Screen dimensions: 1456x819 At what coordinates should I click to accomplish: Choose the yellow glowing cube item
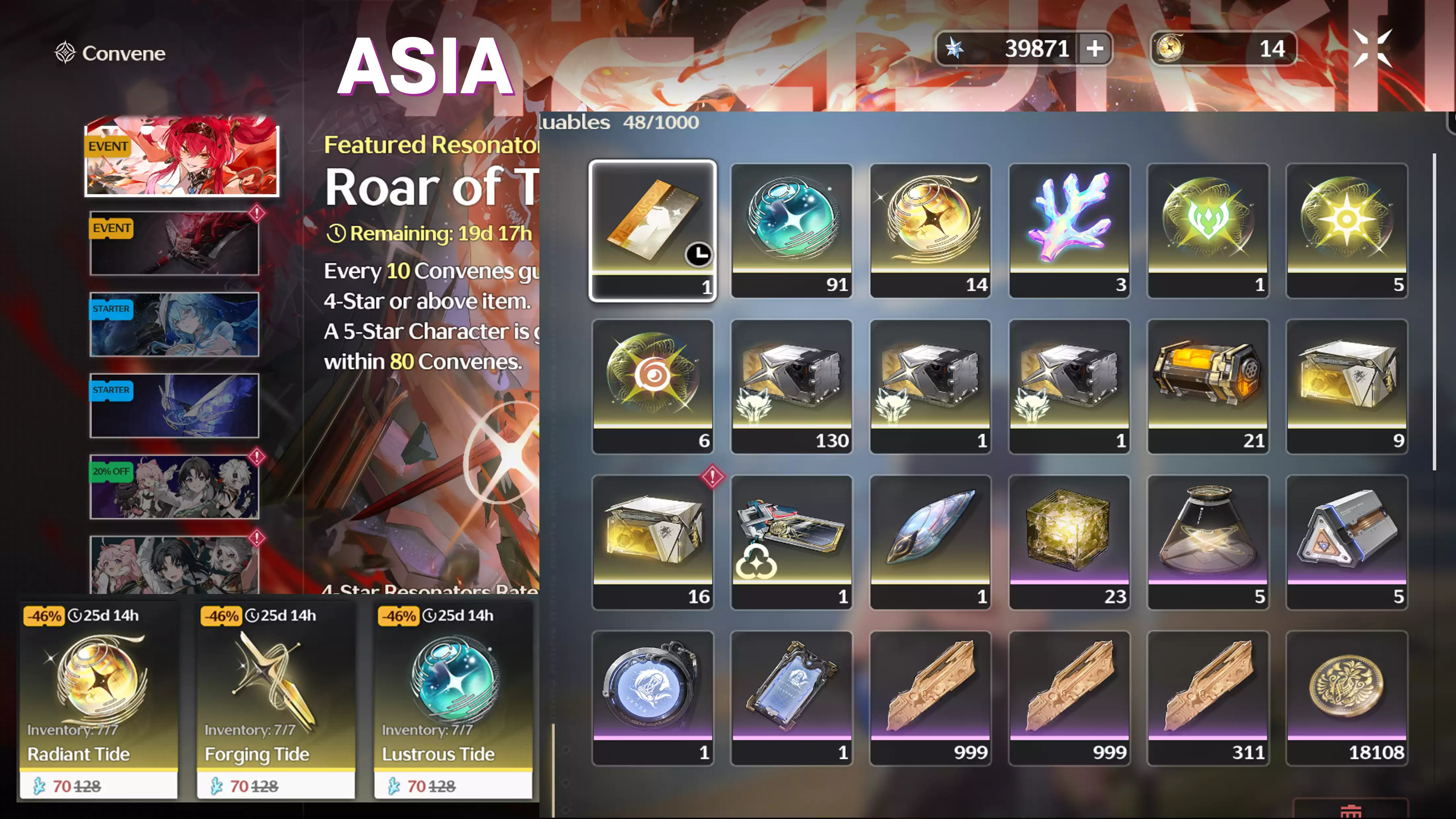[x=1069, y=542]
